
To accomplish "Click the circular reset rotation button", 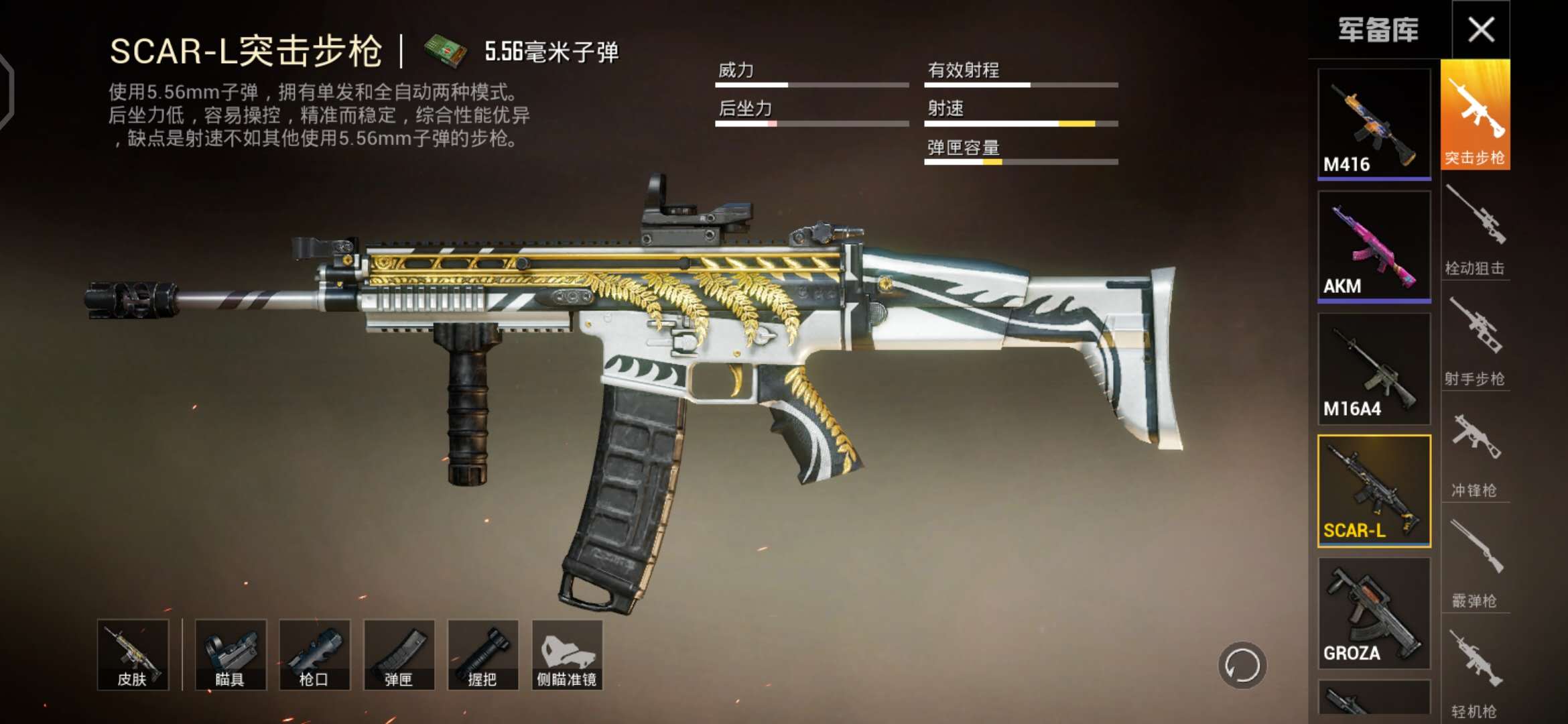I will click(1242, 666).
